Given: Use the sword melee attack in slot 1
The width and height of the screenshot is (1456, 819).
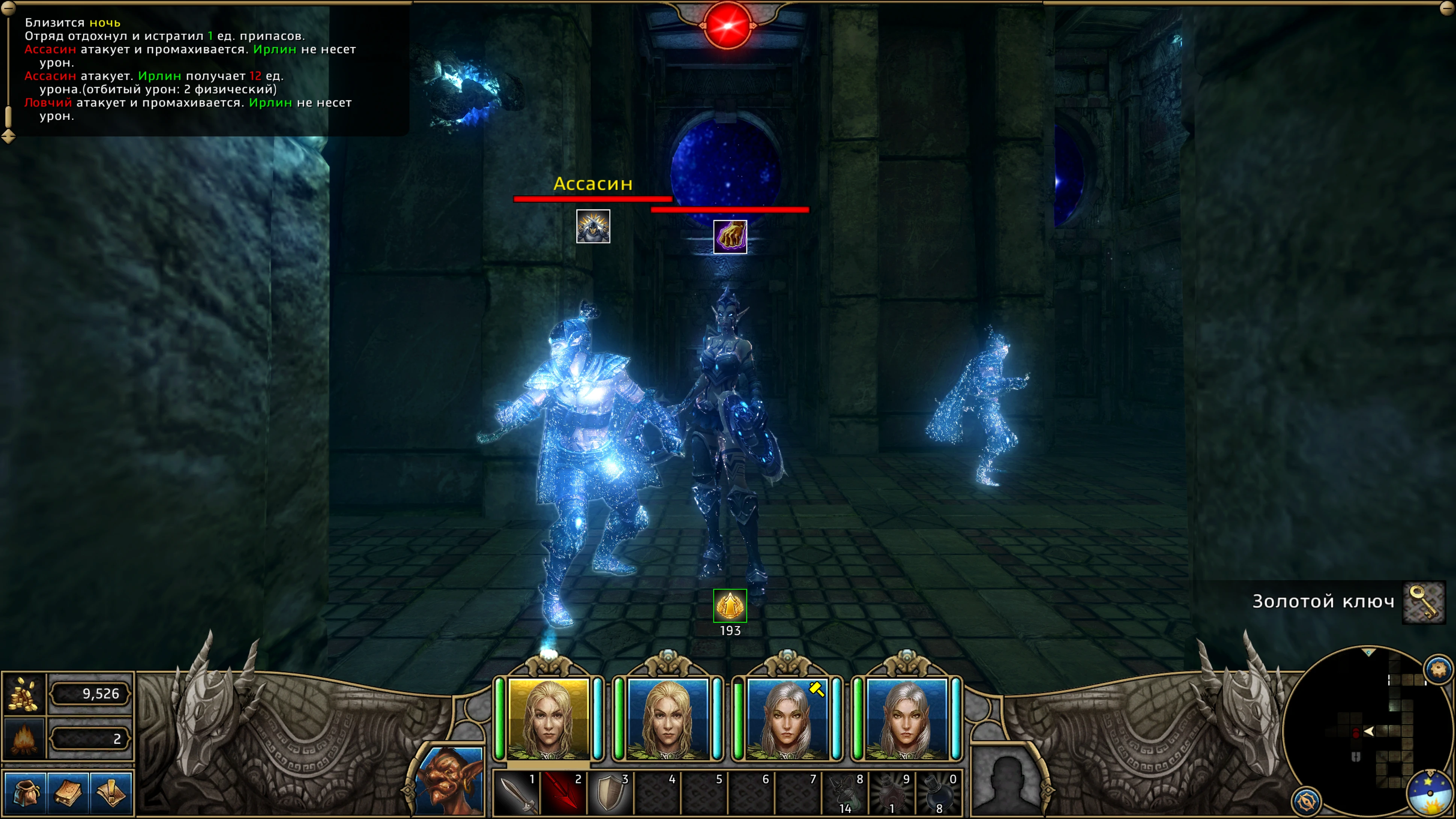Looking at the screenshot, I should pos(516,793).
